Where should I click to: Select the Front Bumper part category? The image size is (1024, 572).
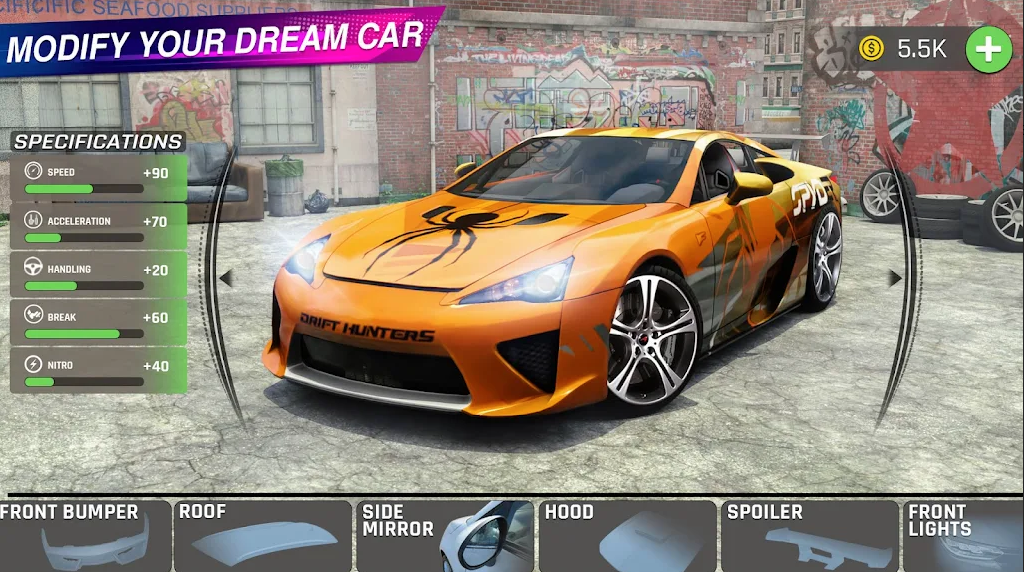pyautogui.click(x=84, y=536)
